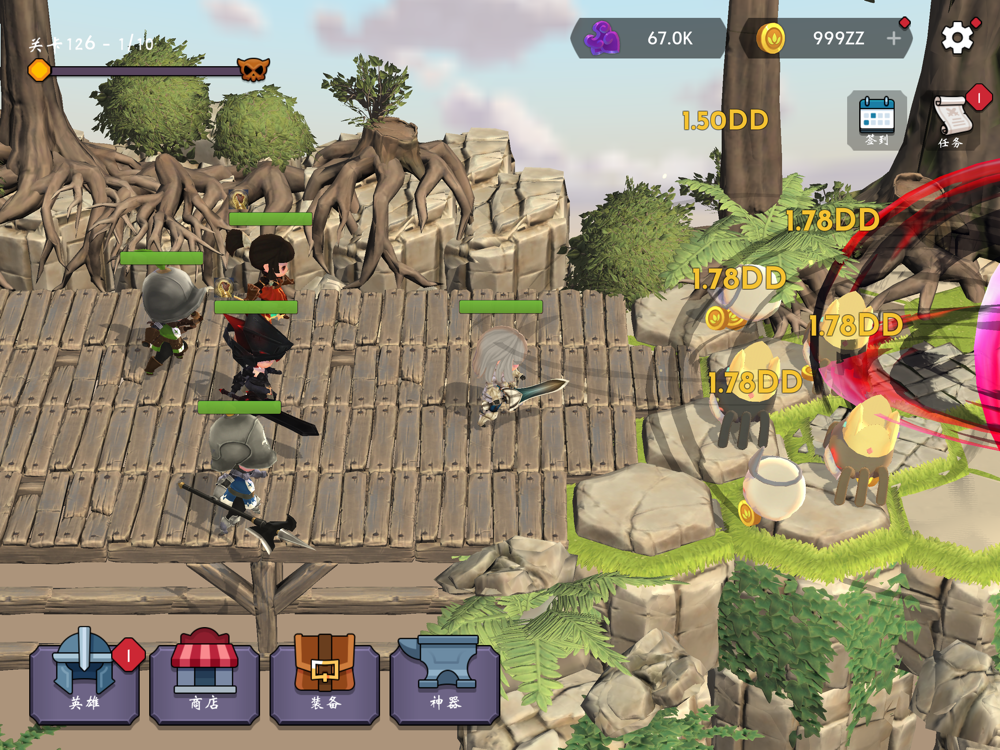Open the 任务 quest scroll

coord(953,121)
